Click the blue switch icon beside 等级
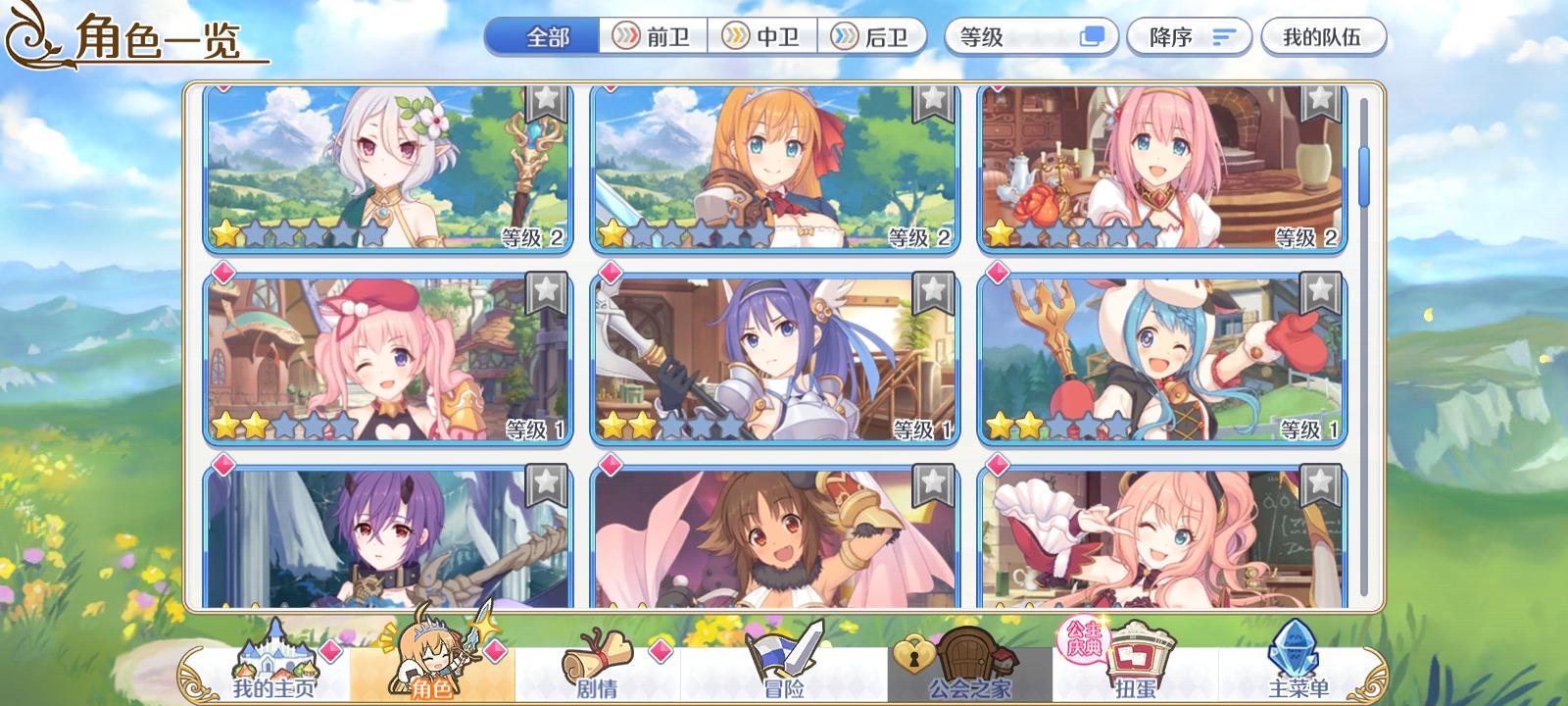This screenshot has height=706, width=1568. tap(1090, 35)
